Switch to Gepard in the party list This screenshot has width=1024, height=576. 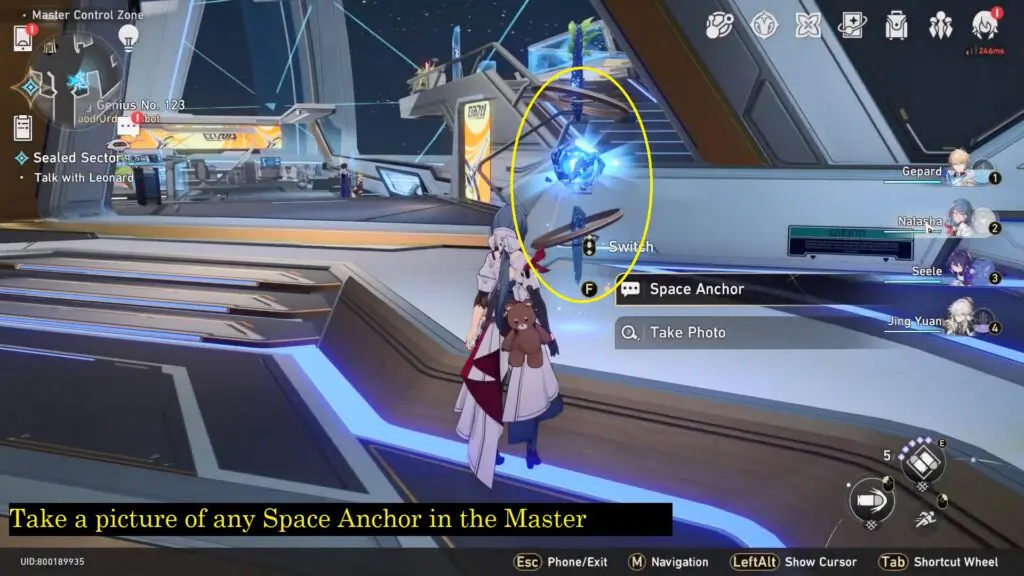960,174
